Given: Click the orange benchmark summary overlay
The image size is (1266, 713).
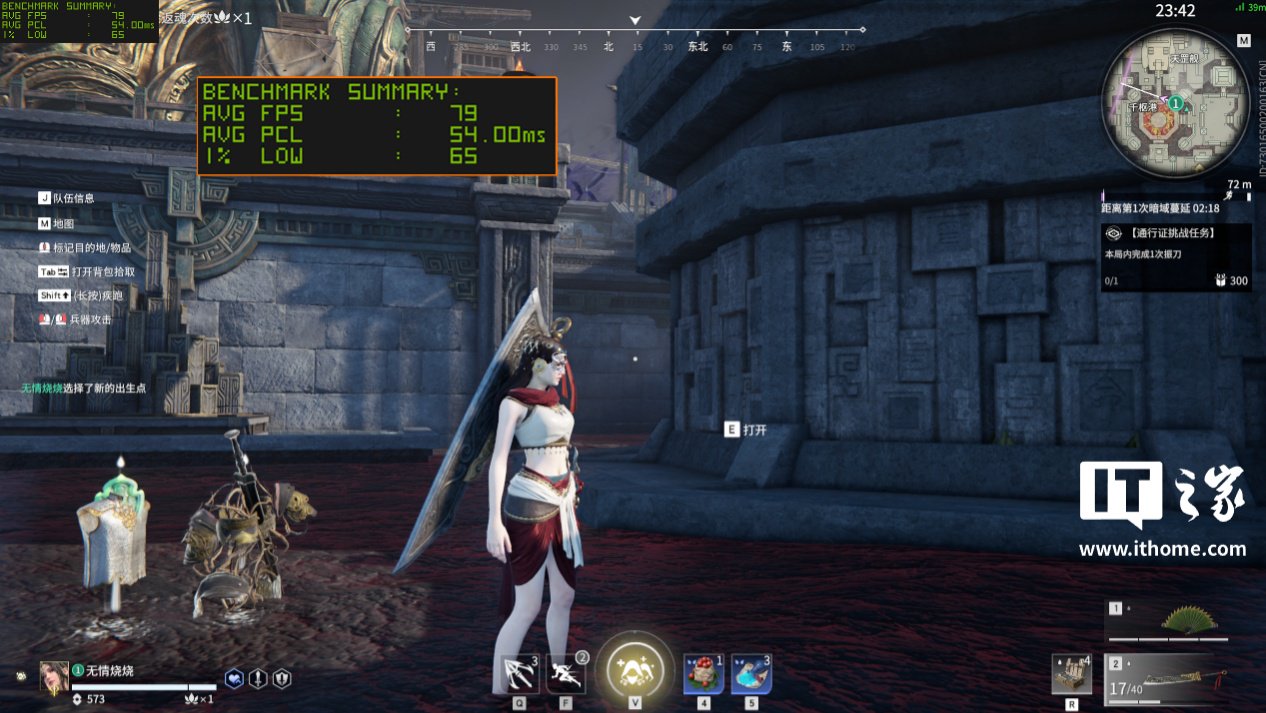Looking at the screenshot, I should click(377, 125).
